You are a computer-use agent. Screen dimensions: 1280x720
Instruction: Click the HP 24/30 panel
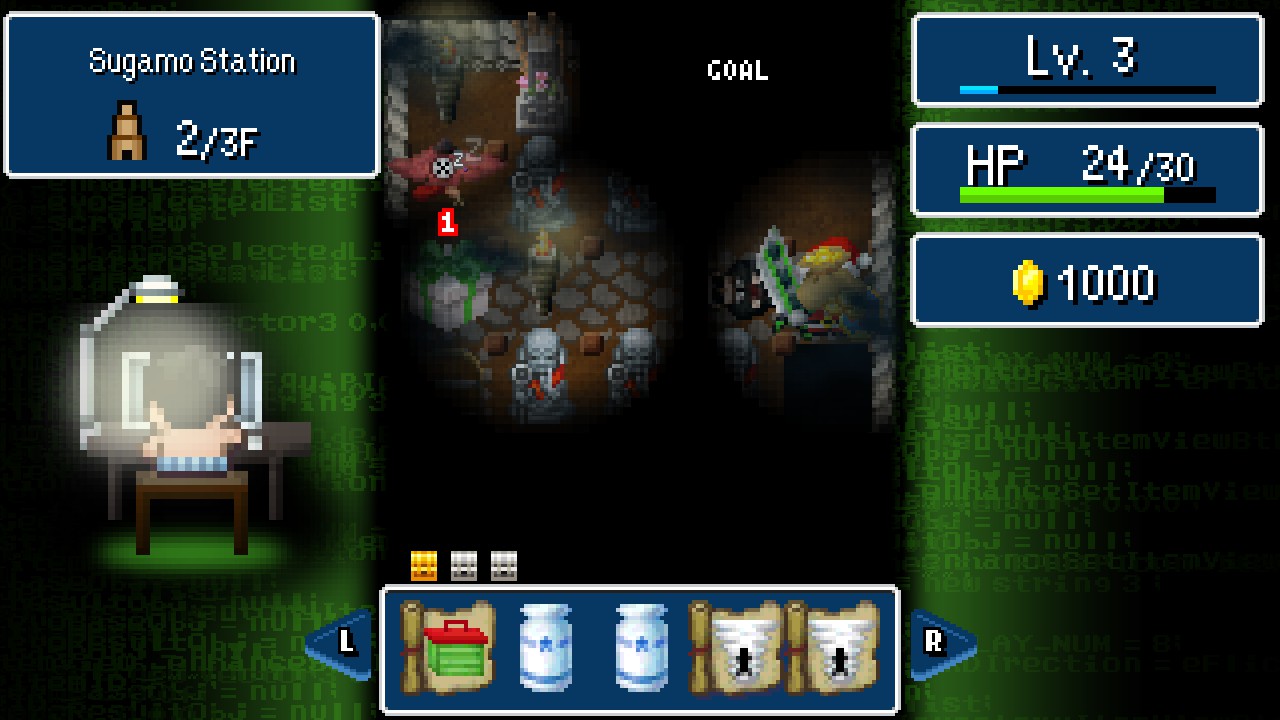pyautogui.click(x=1086, y=170)
